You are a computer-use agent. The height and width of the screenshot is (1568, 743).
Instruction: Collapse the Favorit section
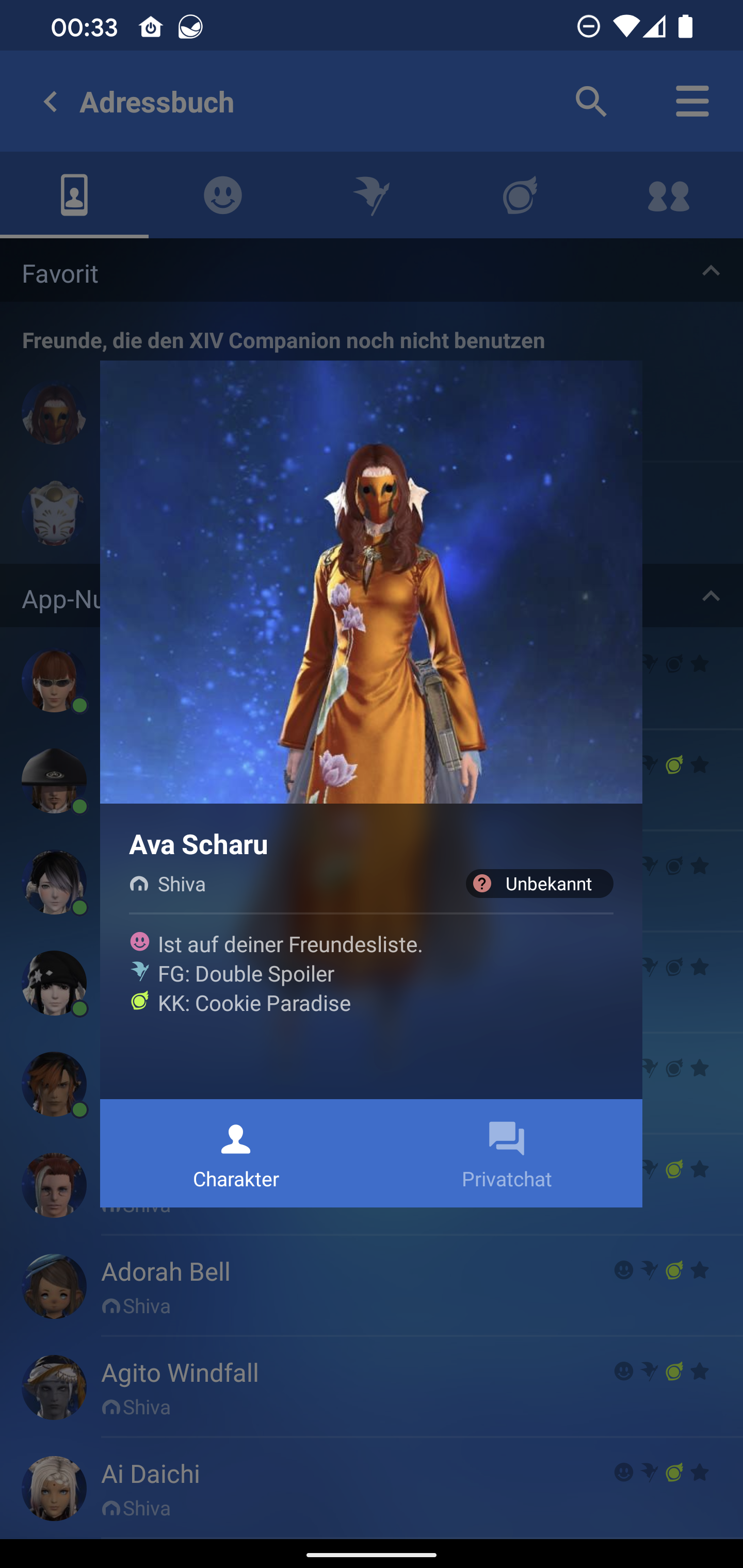[x=710, y=271]
